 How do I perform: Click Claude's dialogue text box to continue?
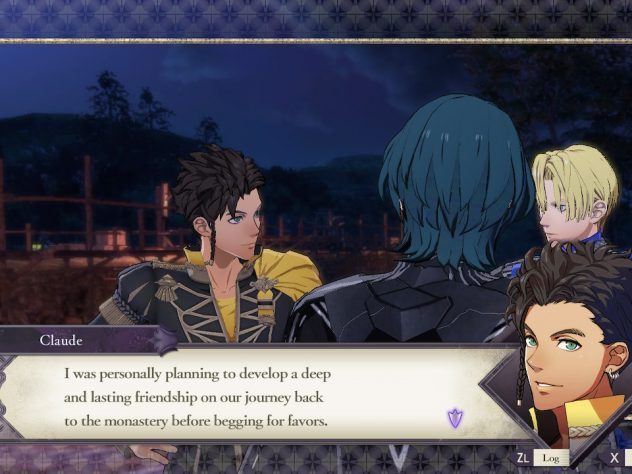[x=250, y=397]
